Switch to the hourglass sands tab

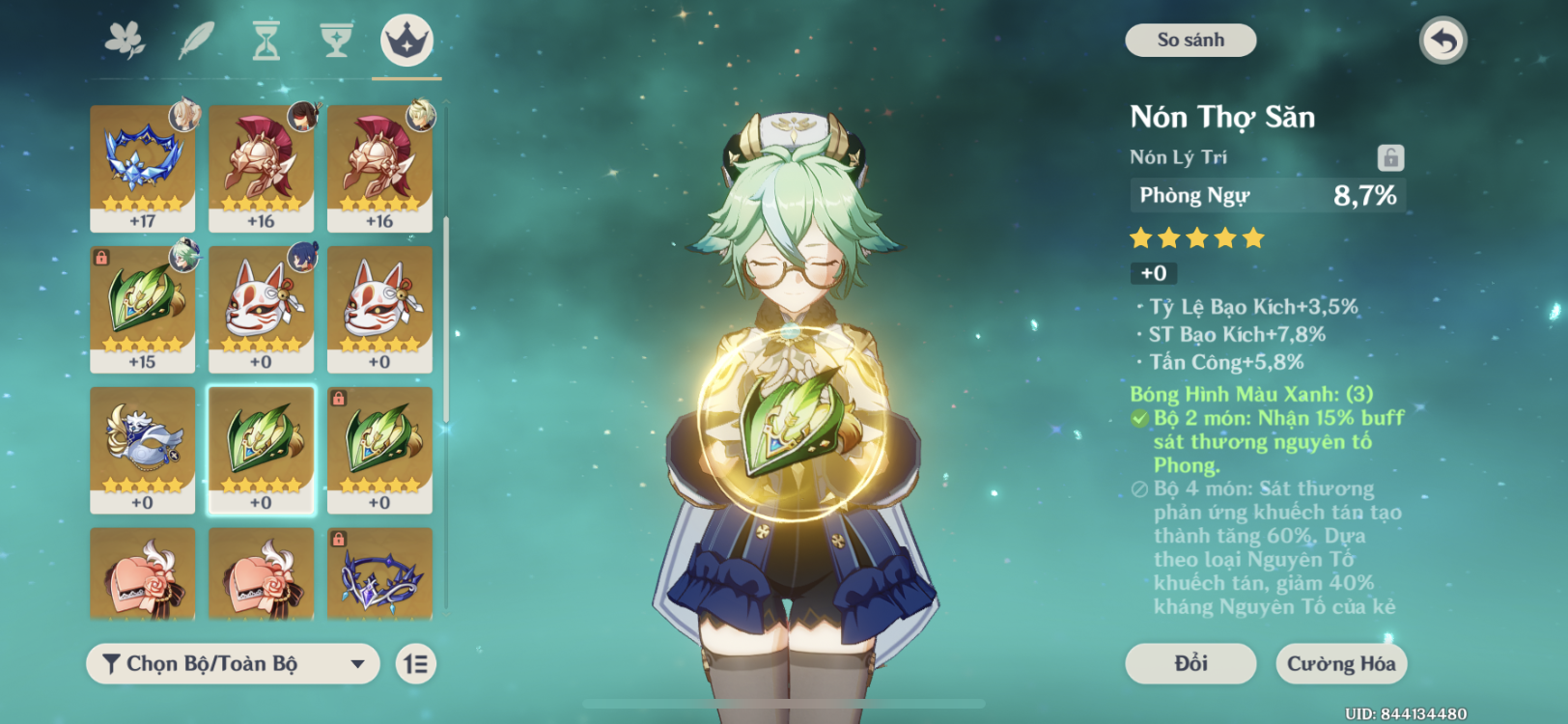[x=266, y=41]
